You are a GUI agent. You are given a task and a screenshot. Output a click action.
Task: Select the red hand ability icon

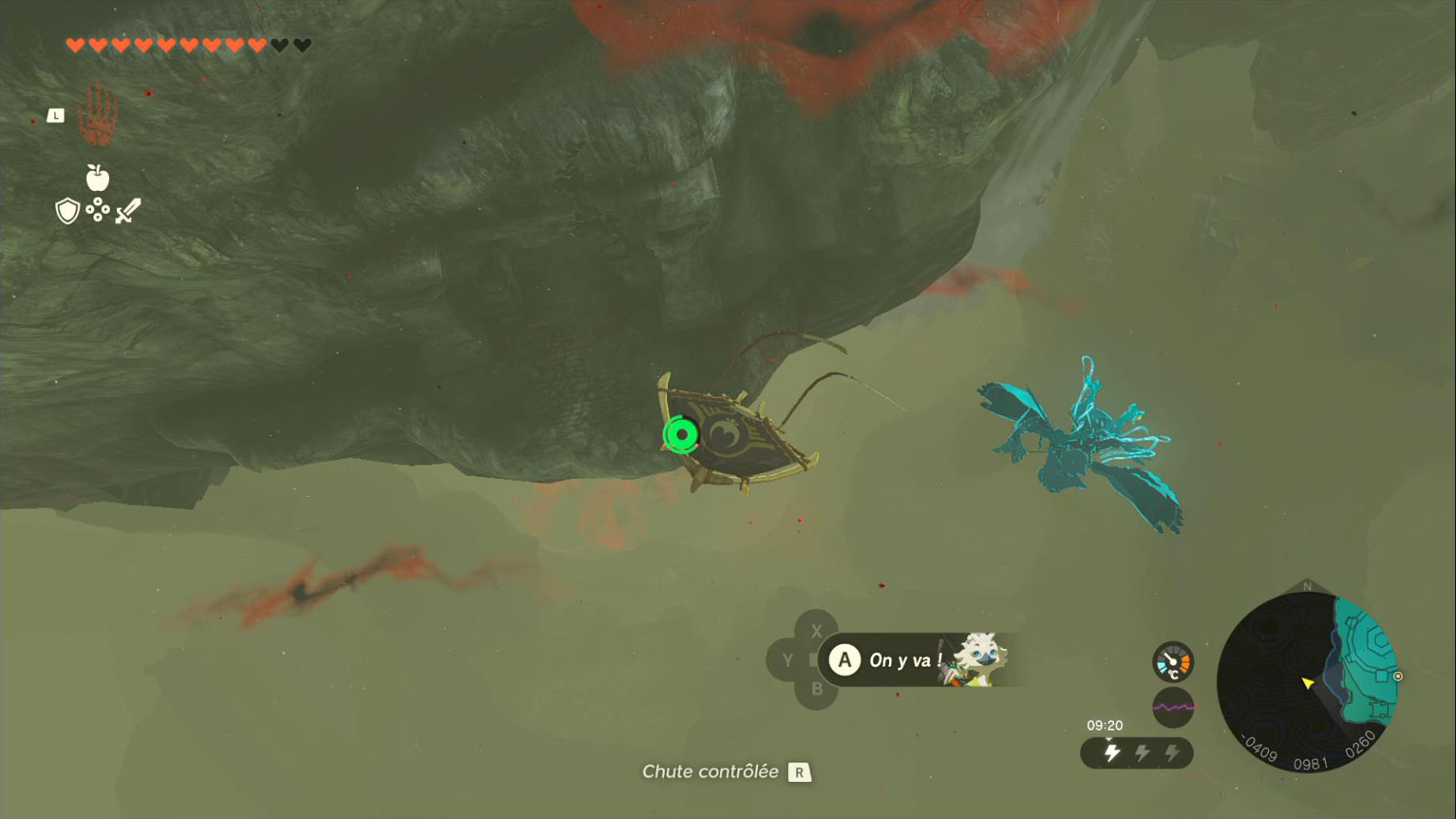pyautogui.click(x=99, y=115)
